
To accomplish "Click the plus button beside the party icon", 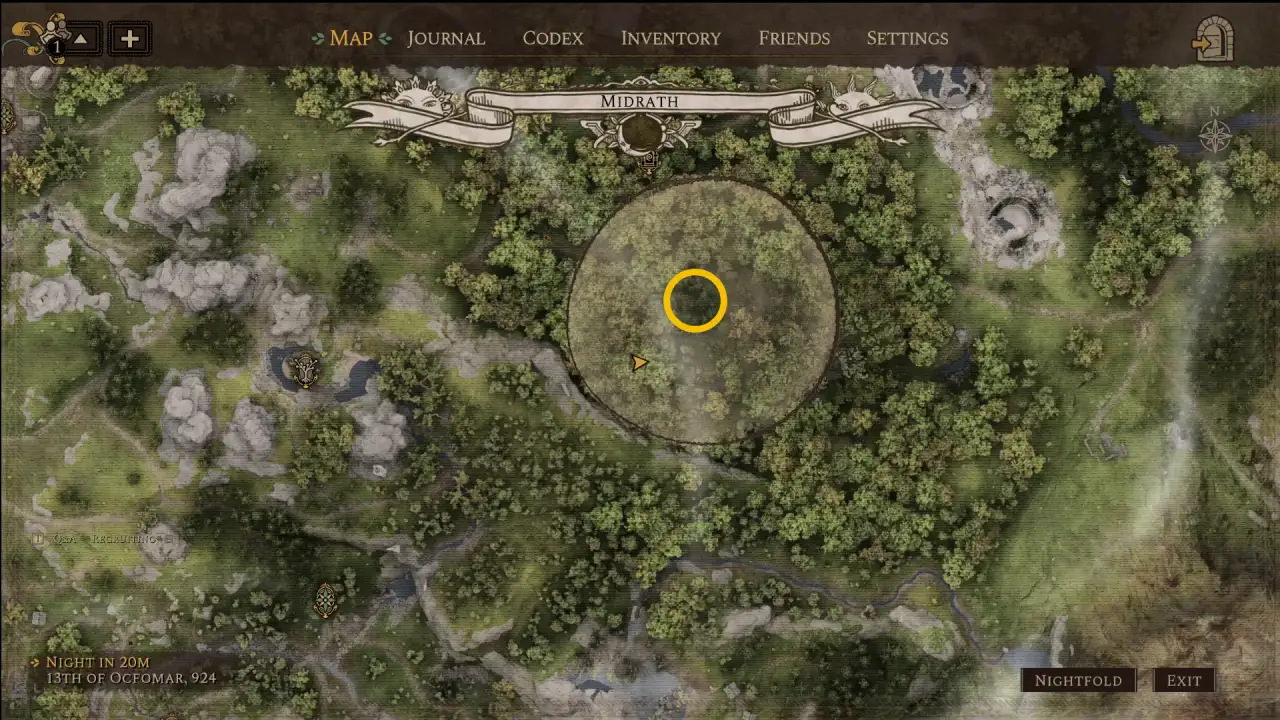I will tap(129, 40).
